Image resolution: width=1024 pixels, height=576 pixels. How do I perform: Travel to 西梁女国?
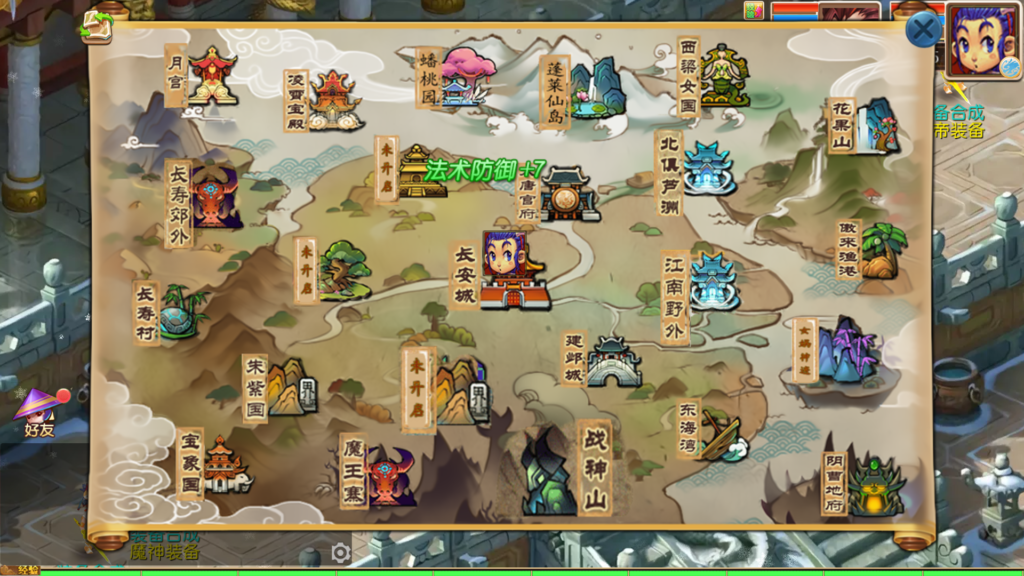point(723,77)
